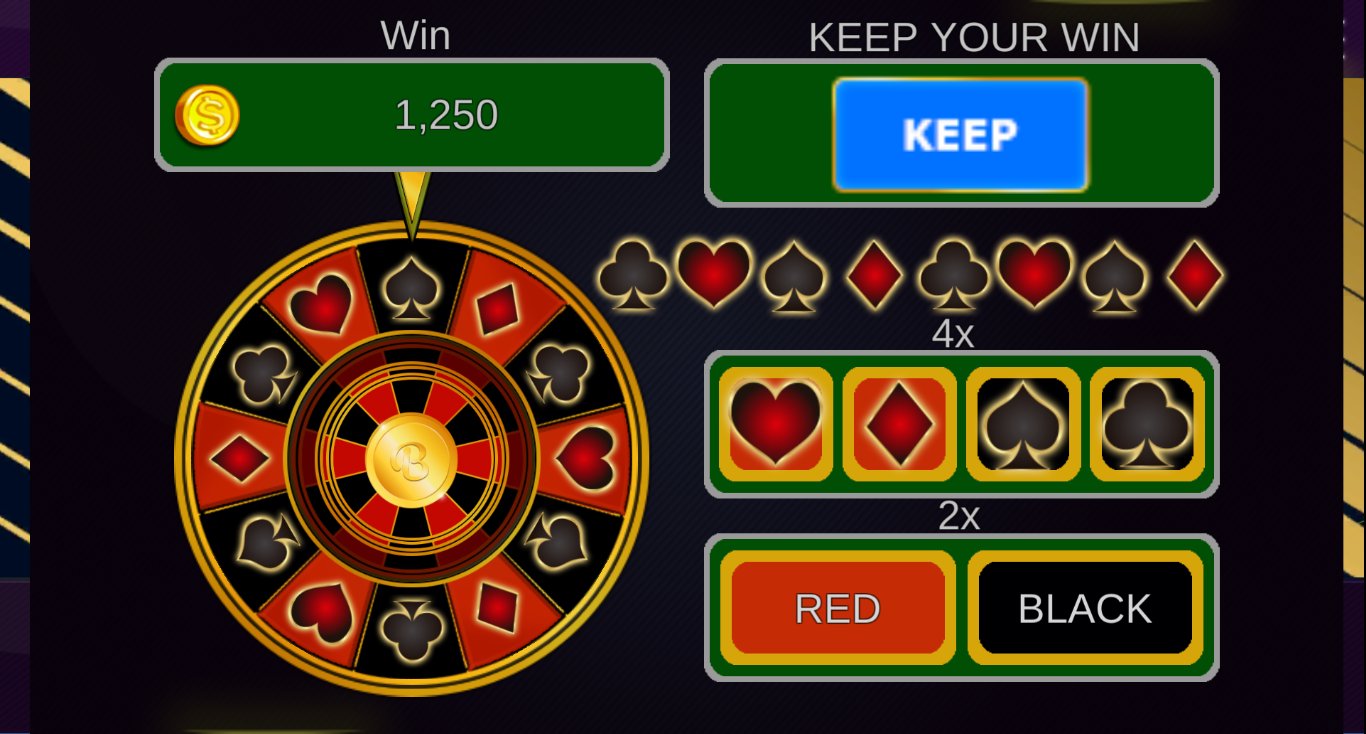The image size is (1366, 734).
Task: Choose RED for the 2x gamble
Action: (x=839, y=606)
